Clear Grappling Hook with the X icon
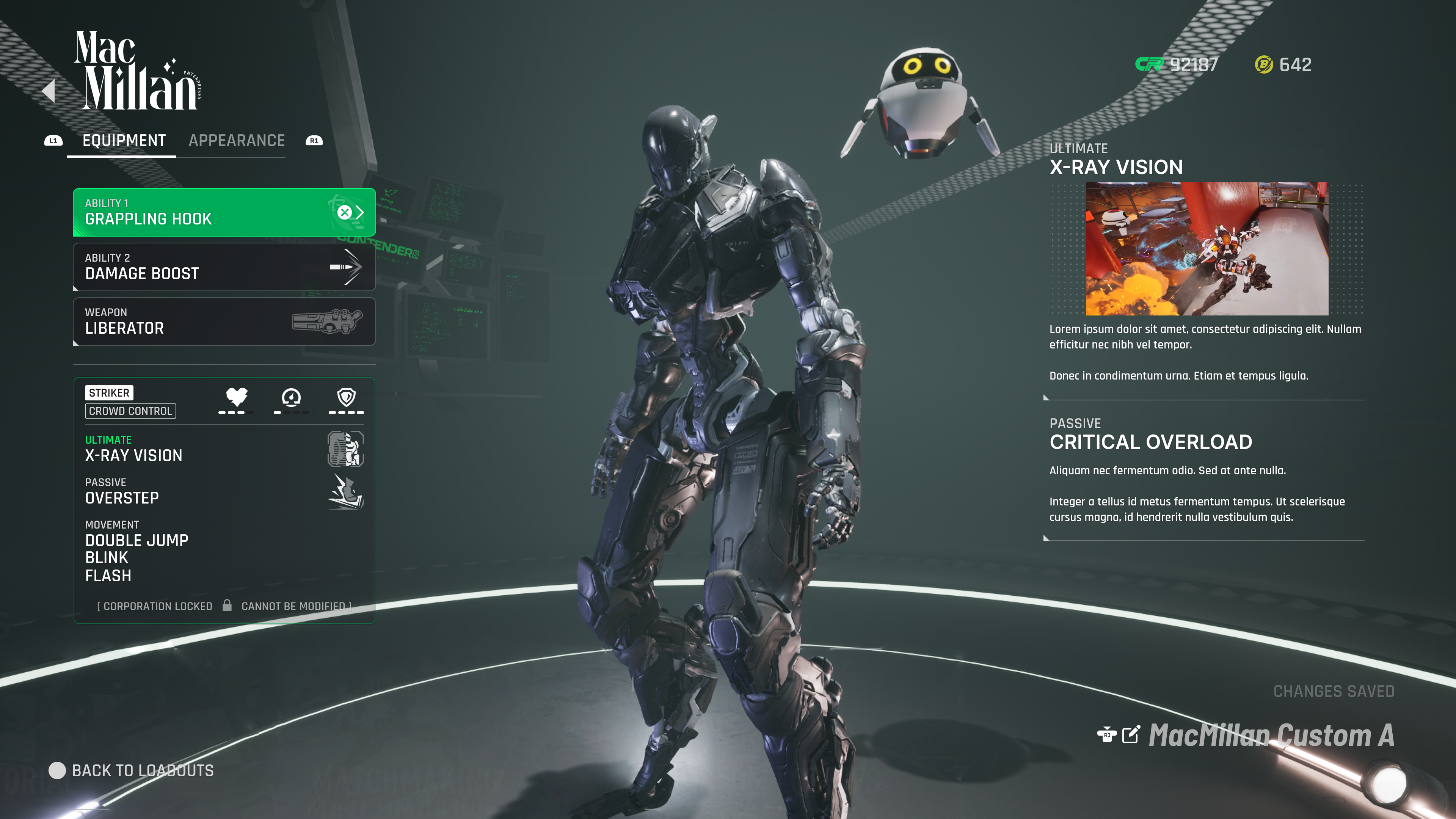Image resolution: width=1456 pixels, height=819 pixels. (344, 212)
